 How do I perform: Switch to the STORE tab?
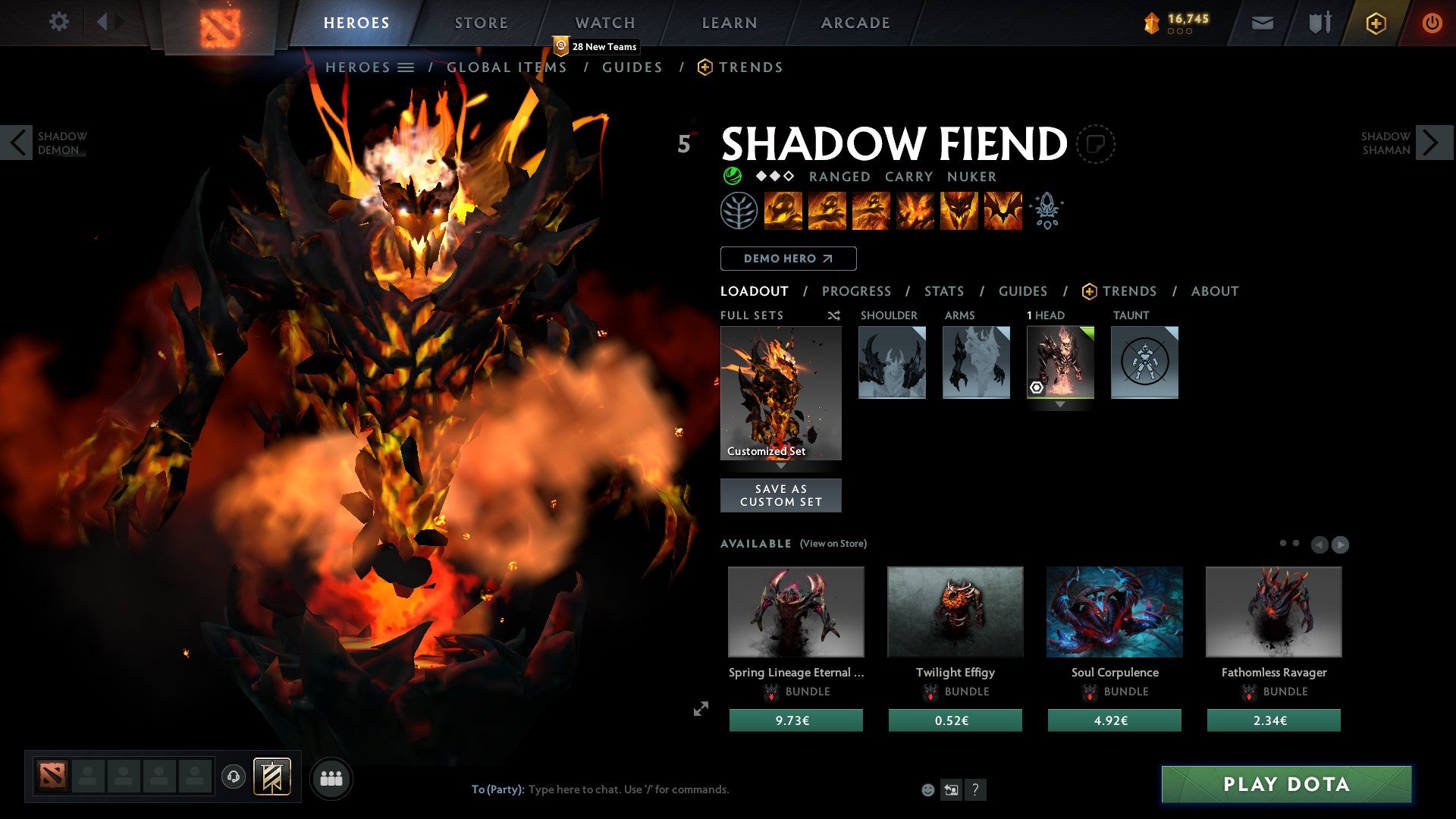point(480,23)
